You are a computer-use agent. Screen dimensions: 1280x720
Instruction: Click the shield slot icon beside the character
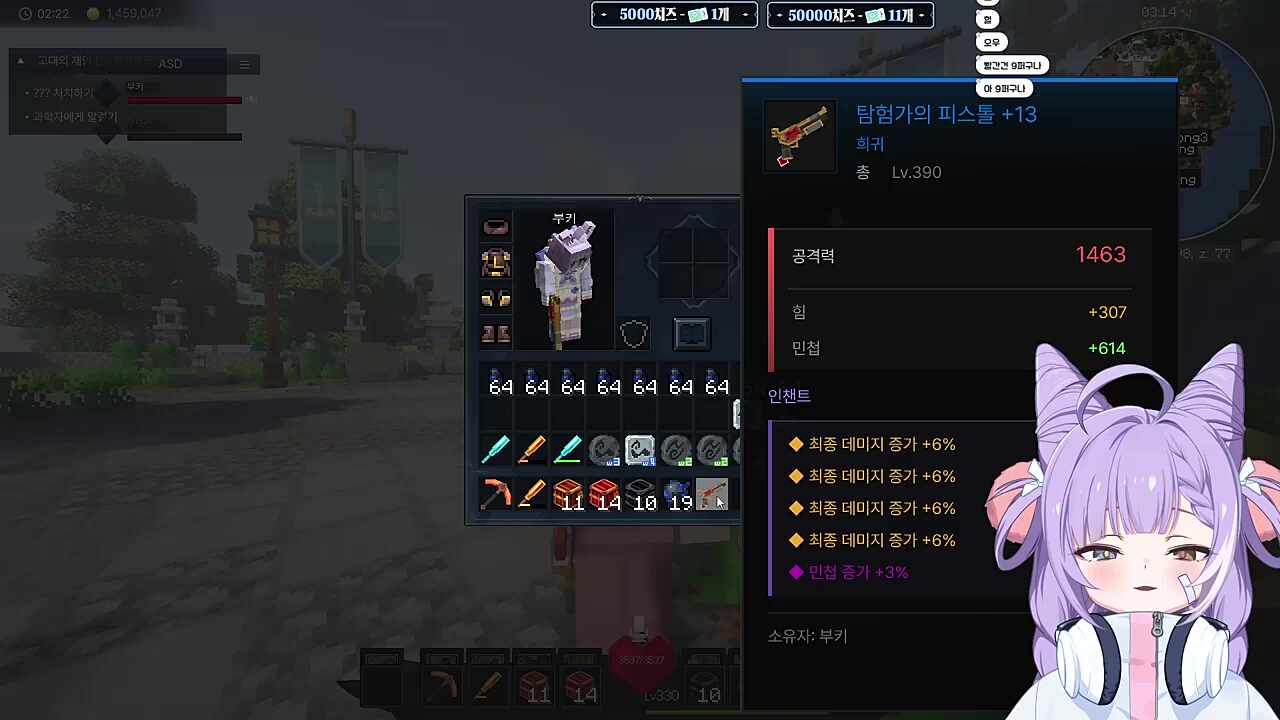(633, 333)
